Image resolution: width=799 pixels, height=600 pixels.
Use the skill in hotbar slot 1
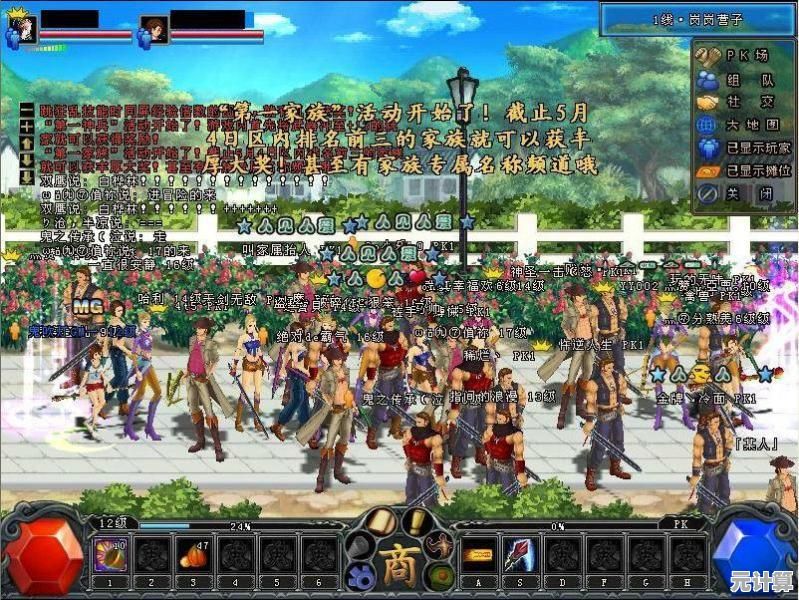pos(107,556)
